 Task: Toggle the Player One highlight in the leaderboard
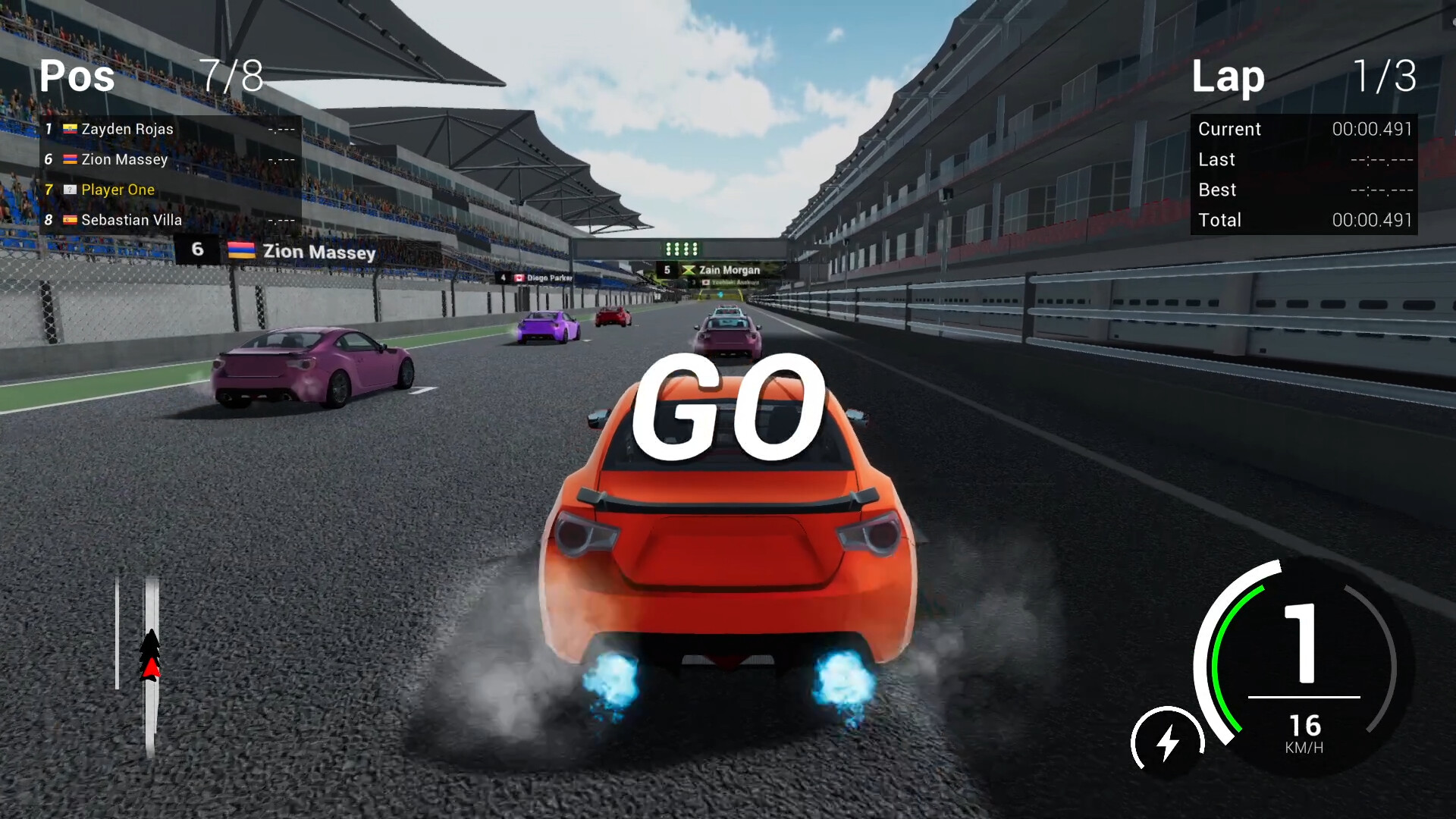[118, 190]
